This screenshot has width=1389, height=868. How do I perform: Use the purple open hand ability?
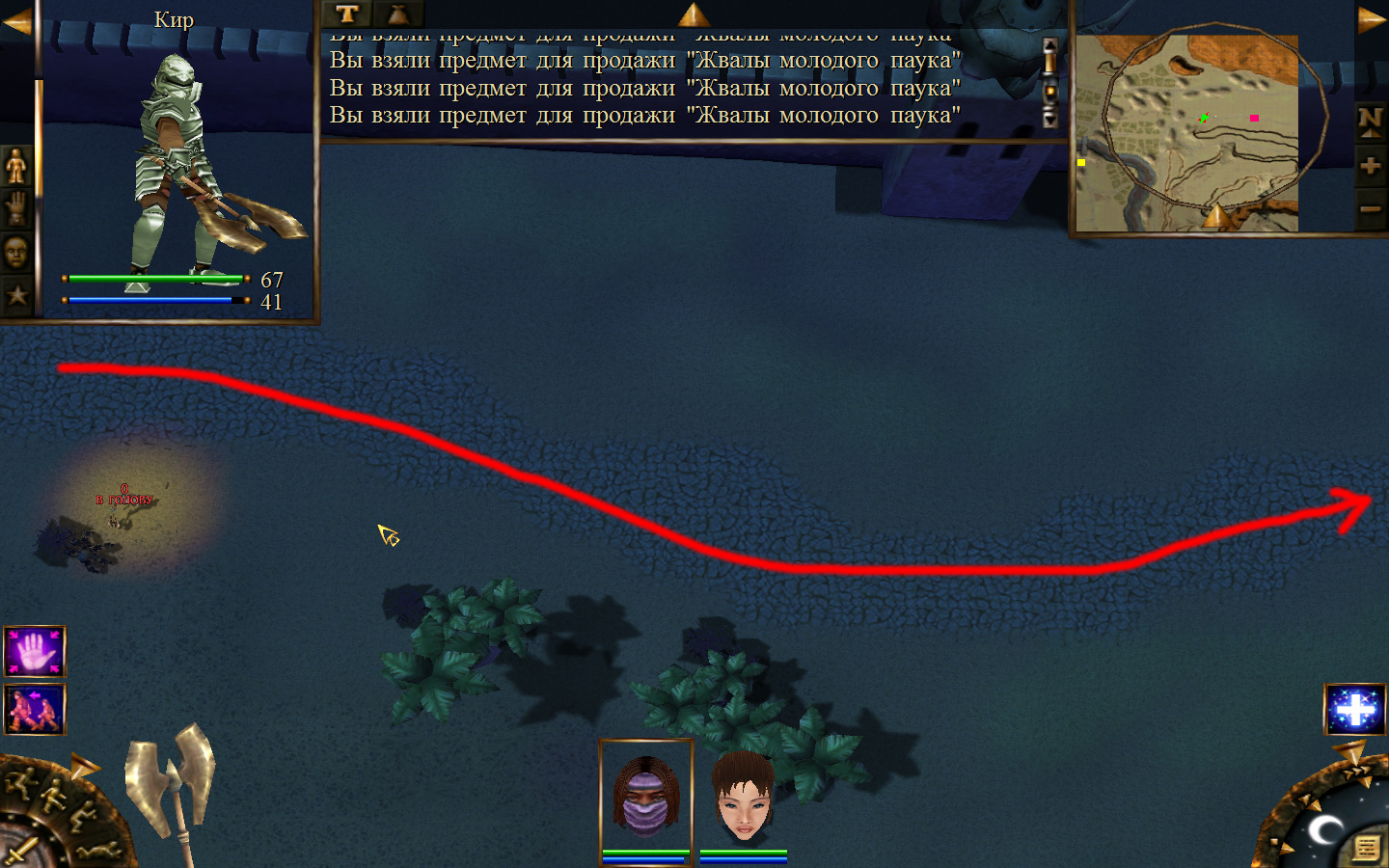(35, 652)
